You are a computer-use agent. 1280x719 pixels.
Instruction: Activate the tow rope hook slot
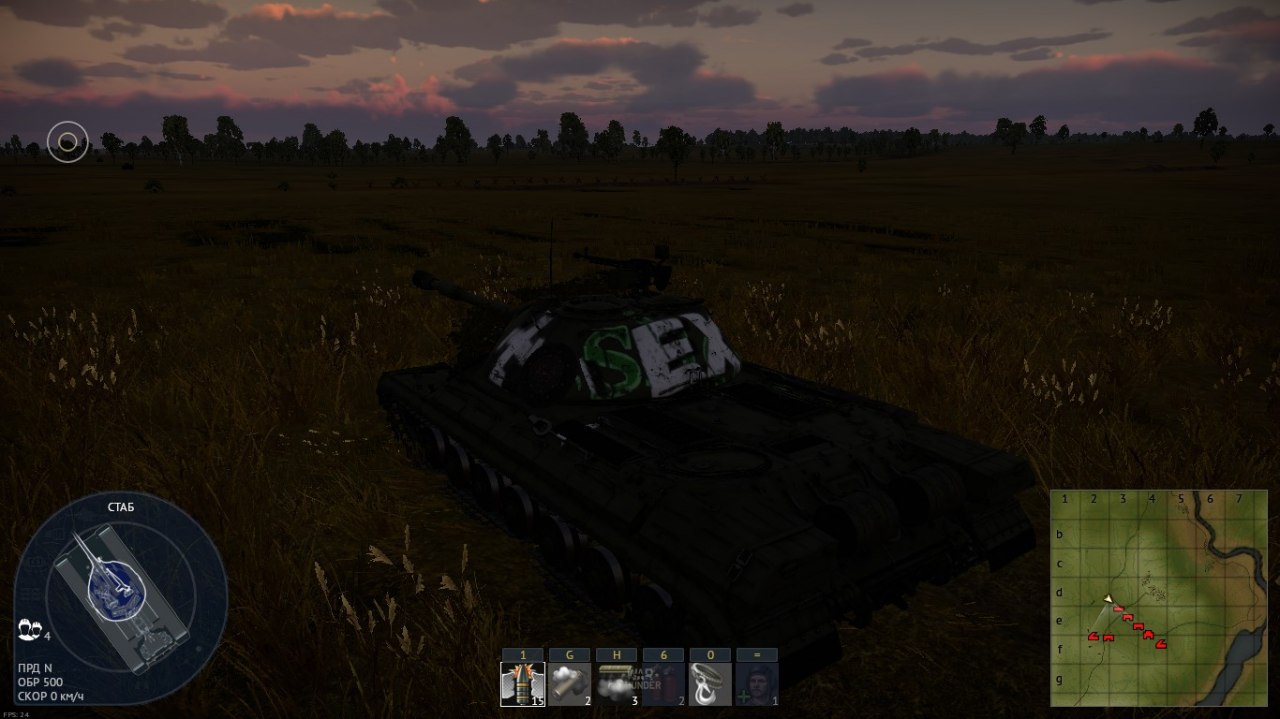710,684
